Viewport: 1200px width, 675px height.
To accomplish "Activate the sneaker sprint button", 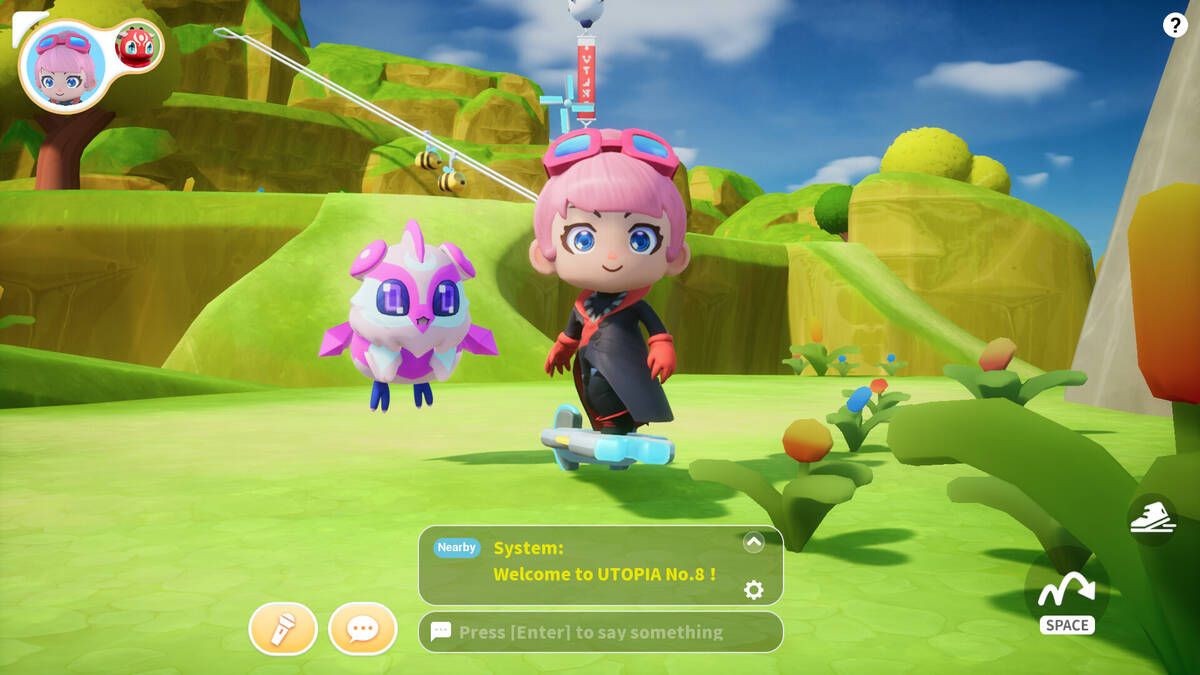I will [x=1151, y=519].
